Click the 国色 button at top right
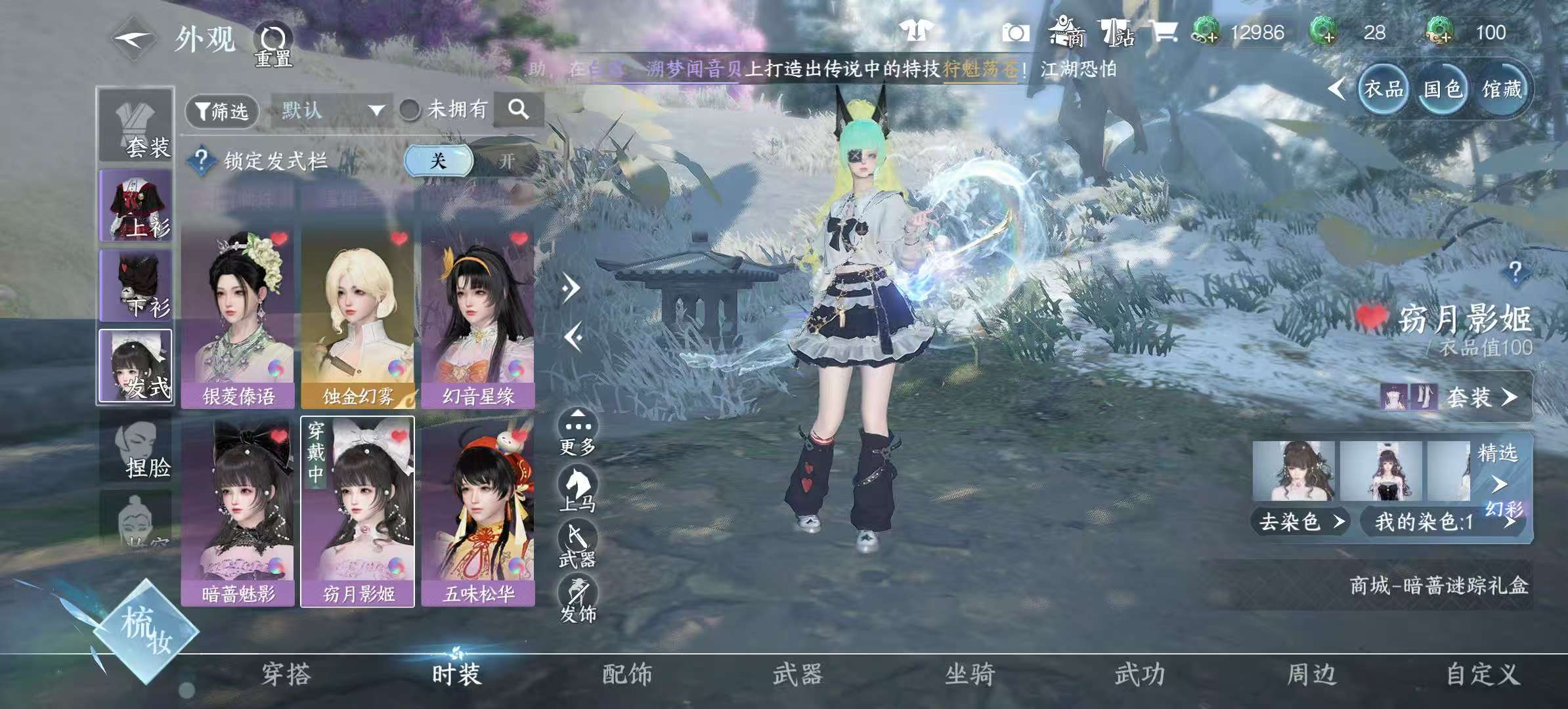 [x=1442, y=90]
